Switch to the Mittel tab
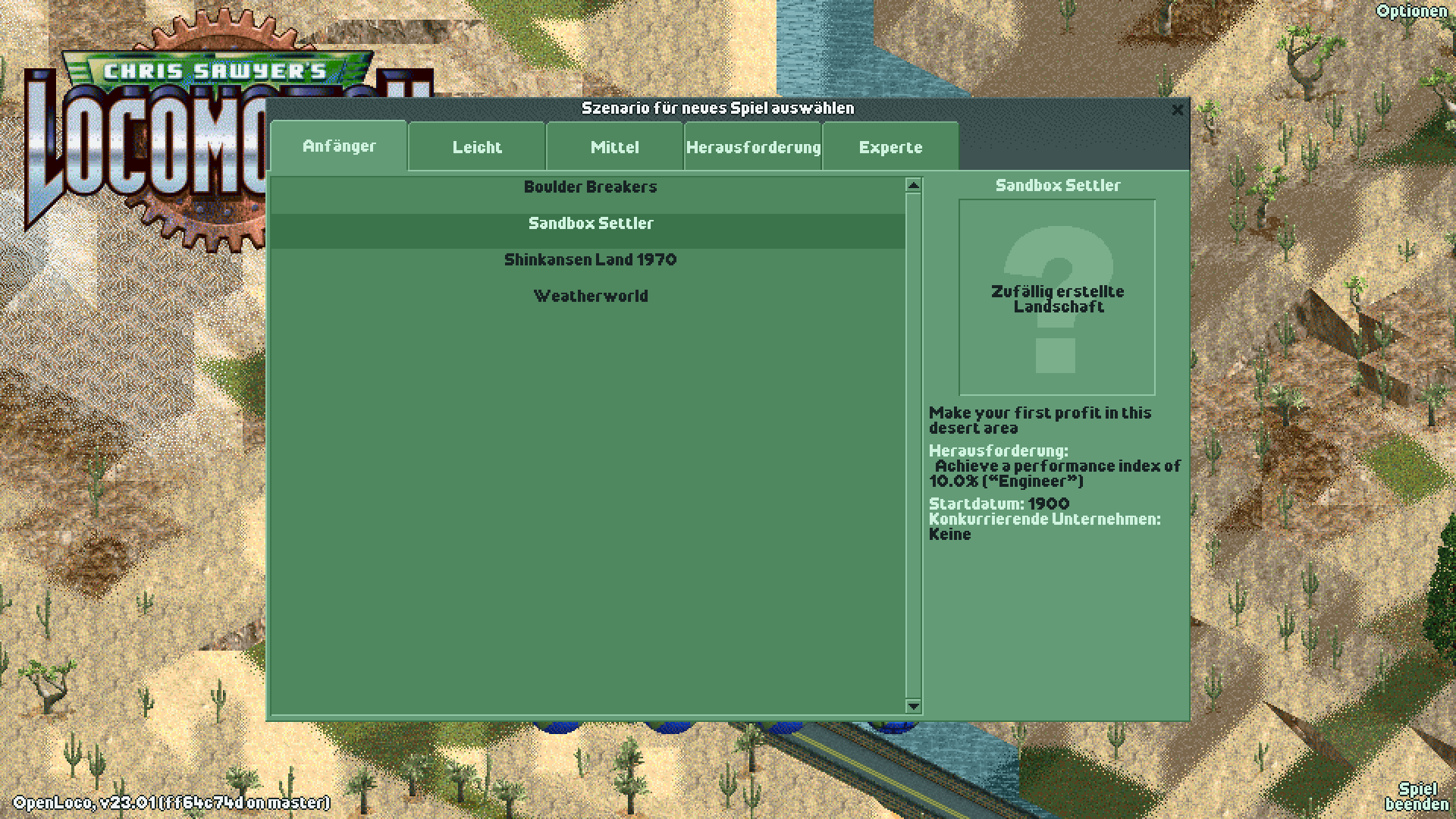Viewport: 1456px width, 819px height. (614, 147)
